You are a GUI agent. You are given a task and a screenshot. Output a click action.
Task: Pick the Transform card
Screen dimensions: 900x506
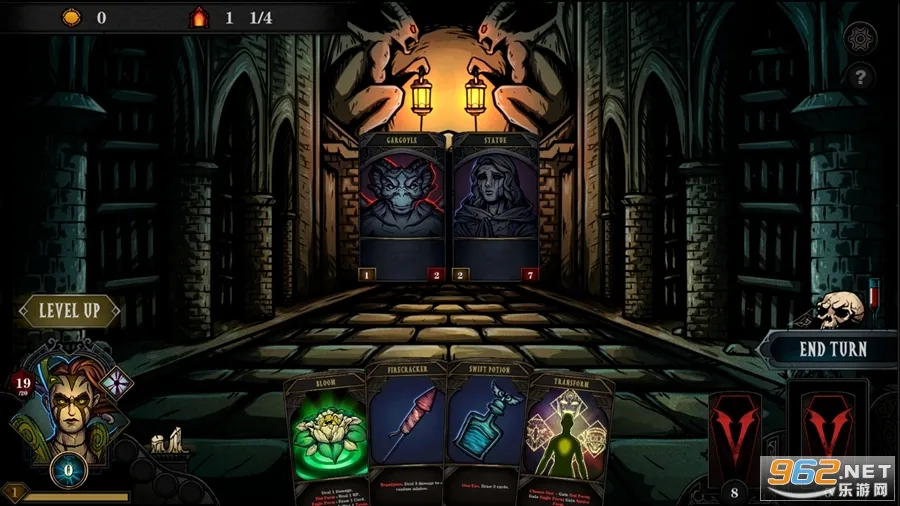click(568, 437)
